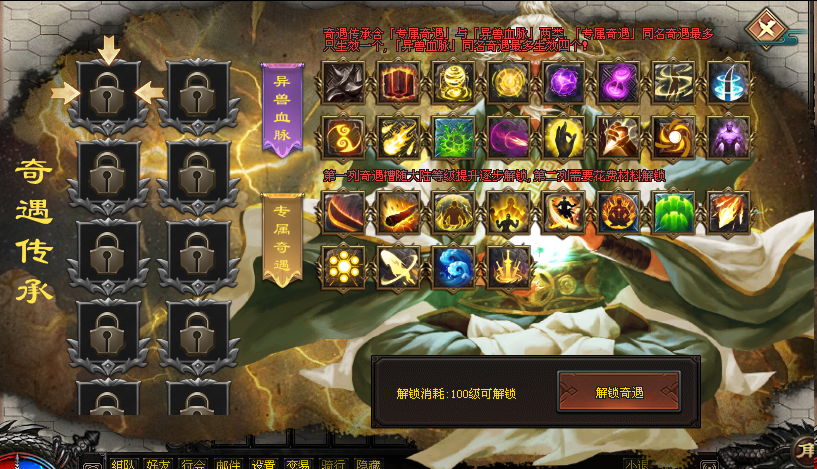Choose the golden fist punch skill
This screenshot has height=469, width=817.
(x=618, y=137)
